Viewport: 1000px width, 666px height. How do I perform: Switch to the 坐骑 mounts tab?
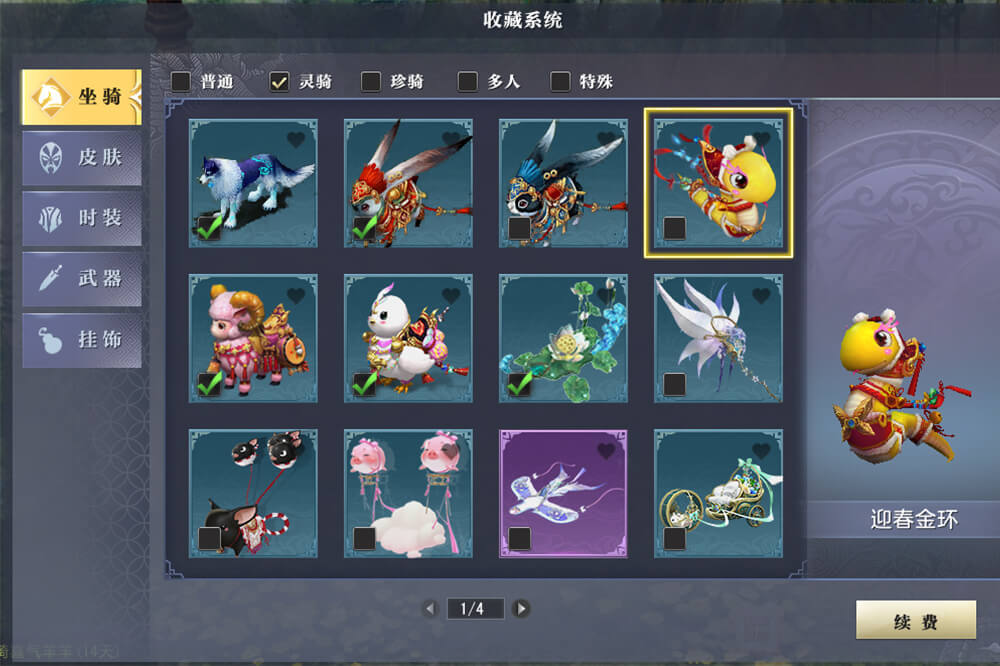(x=81, y=97)
